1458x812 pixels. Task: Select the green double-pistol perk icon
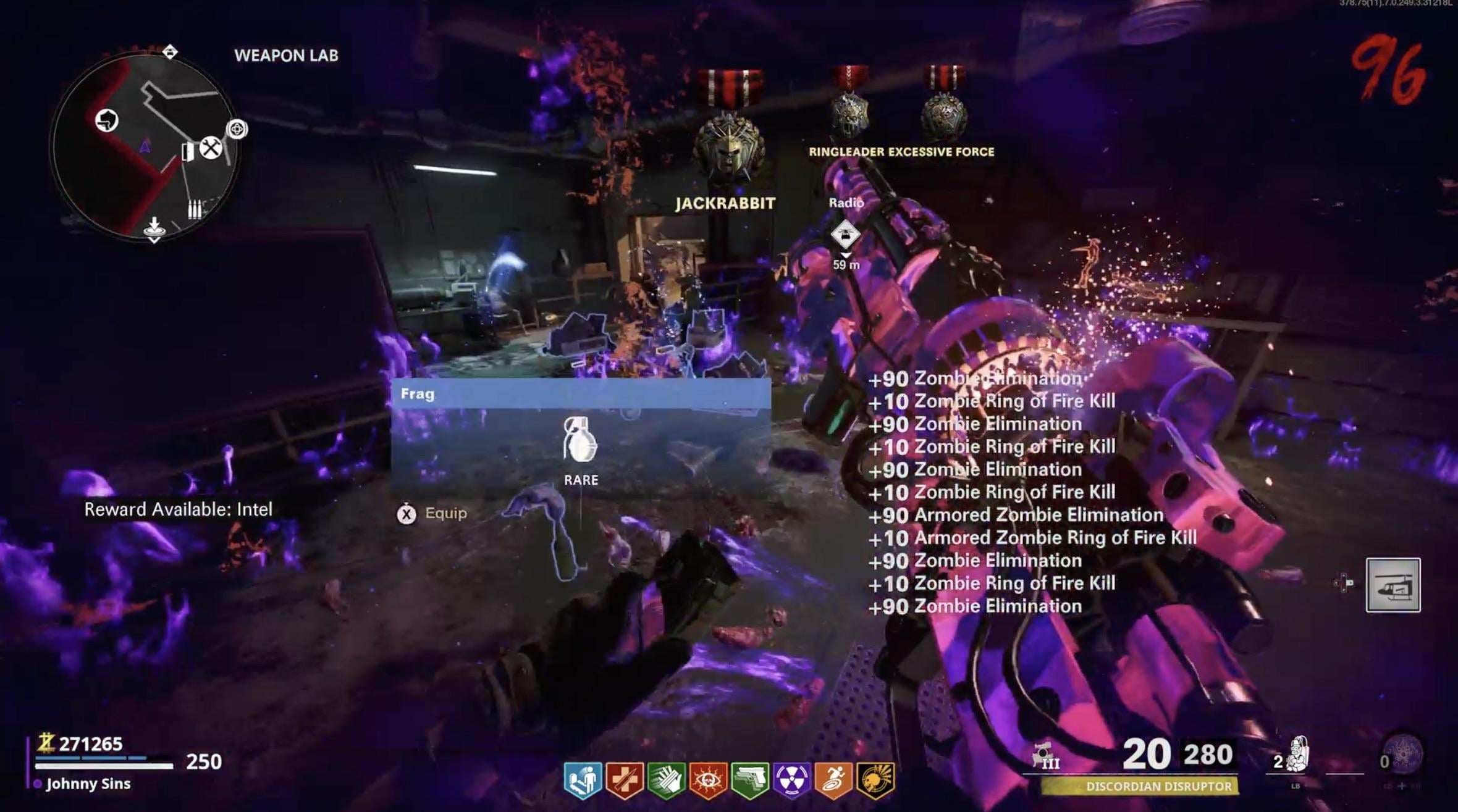click(750, 779)
